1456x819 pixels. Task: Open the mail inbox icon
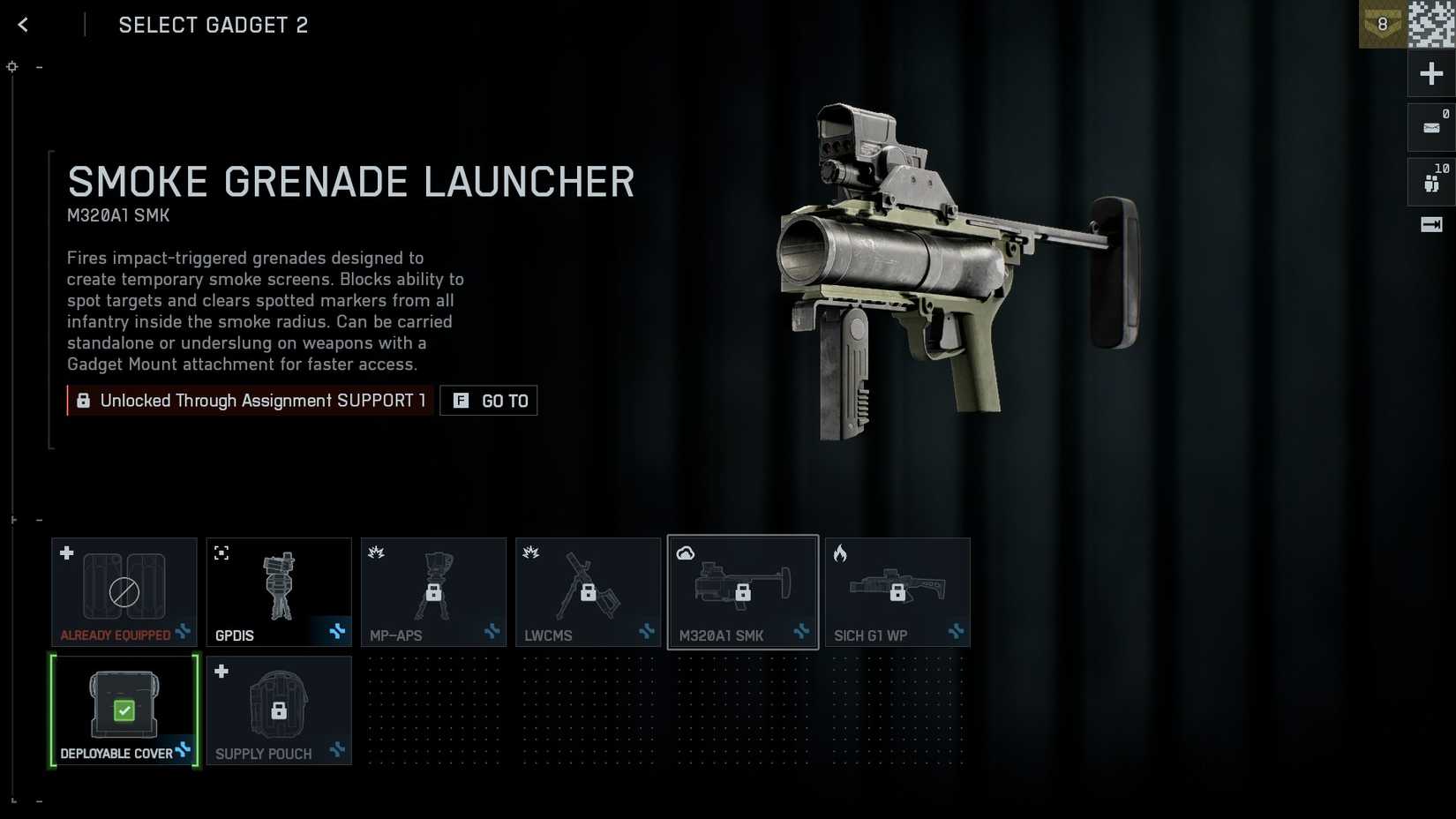(1431, 128)
